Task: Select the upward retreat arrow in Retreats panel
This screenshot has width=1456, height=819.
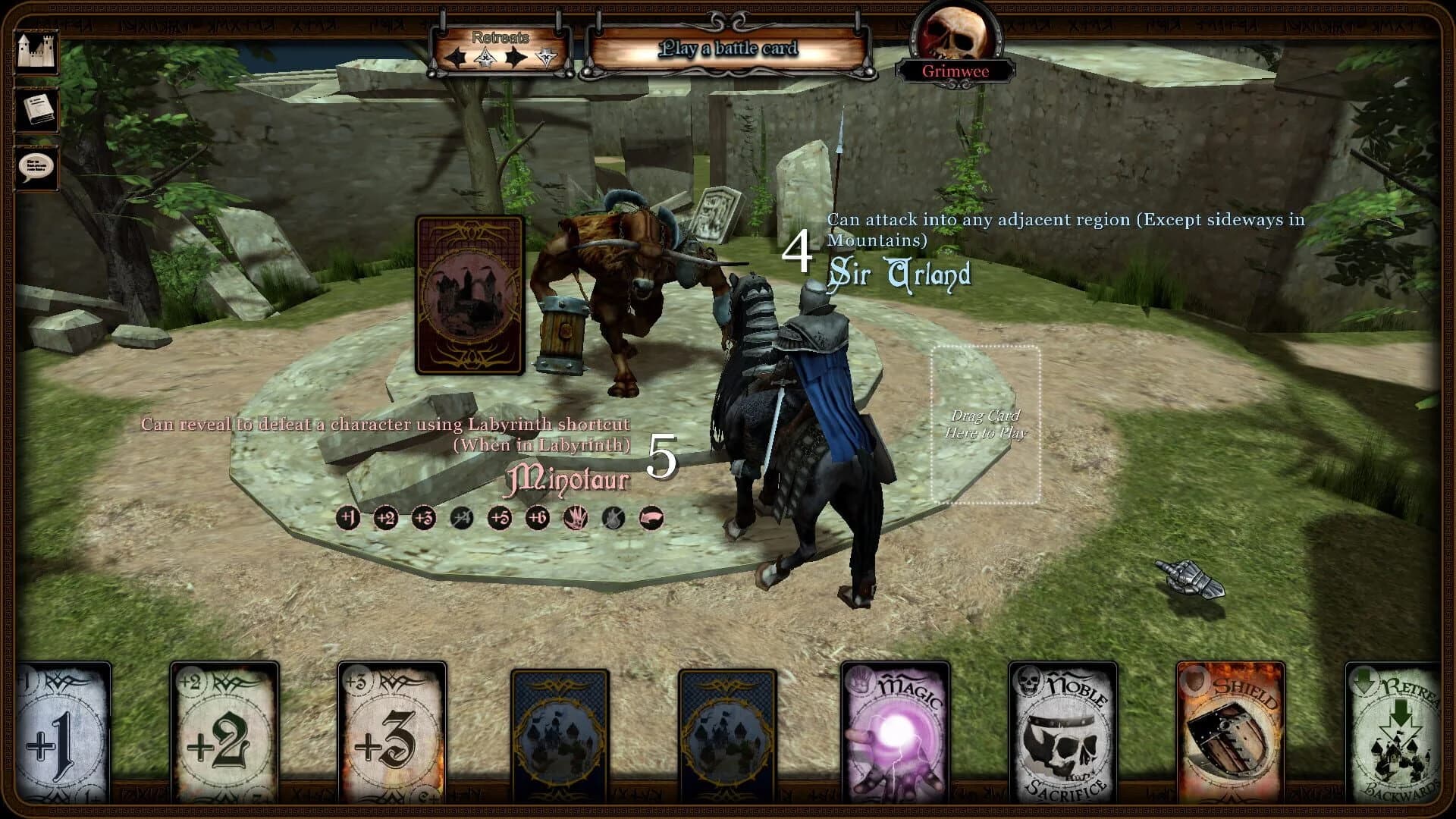Action: coord(485,57)
